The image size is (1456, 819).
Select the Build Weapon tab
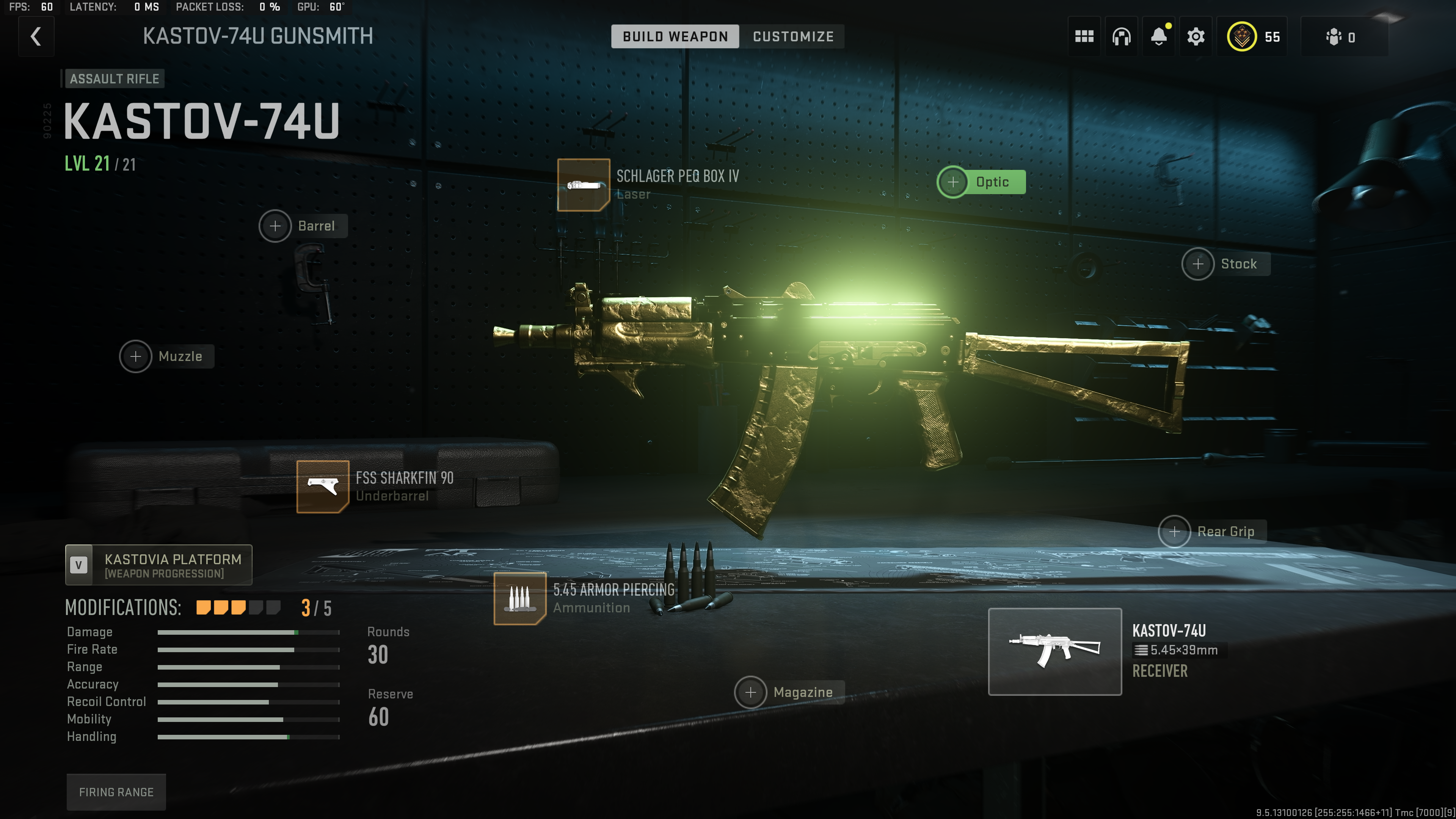pos(675,37)
